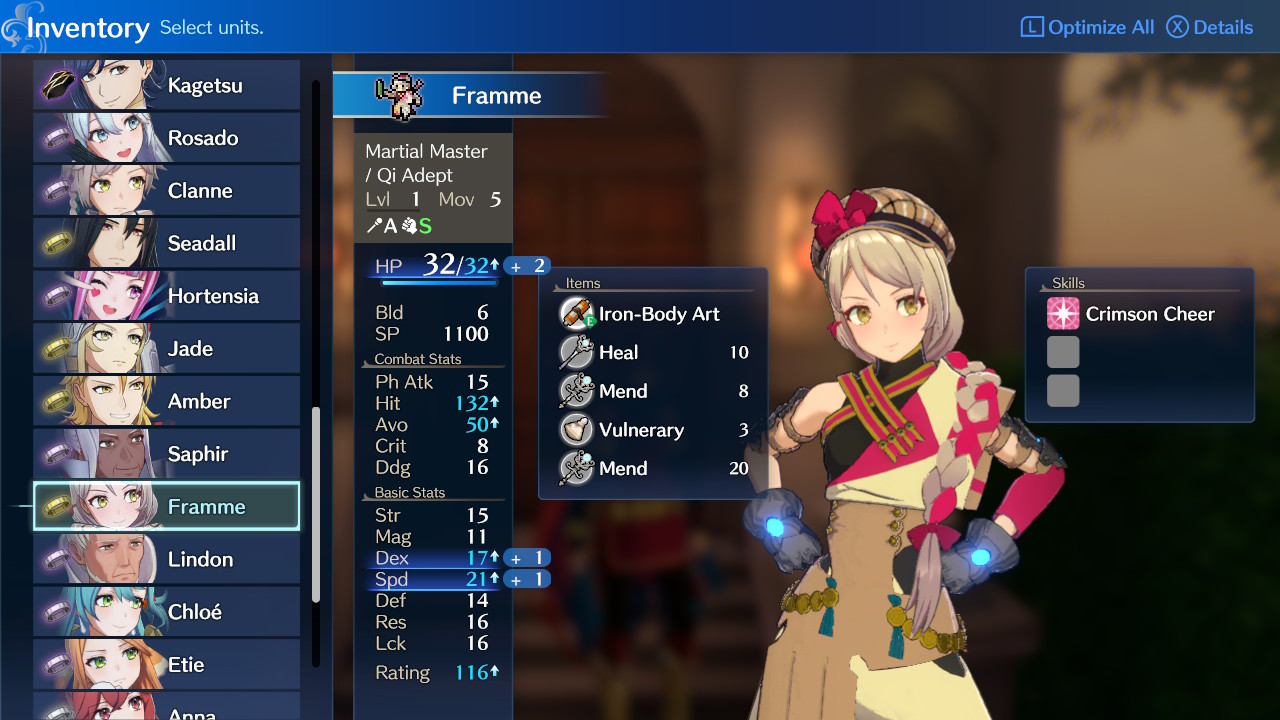Pick Clanne from the roster

[x=167, y=191]
